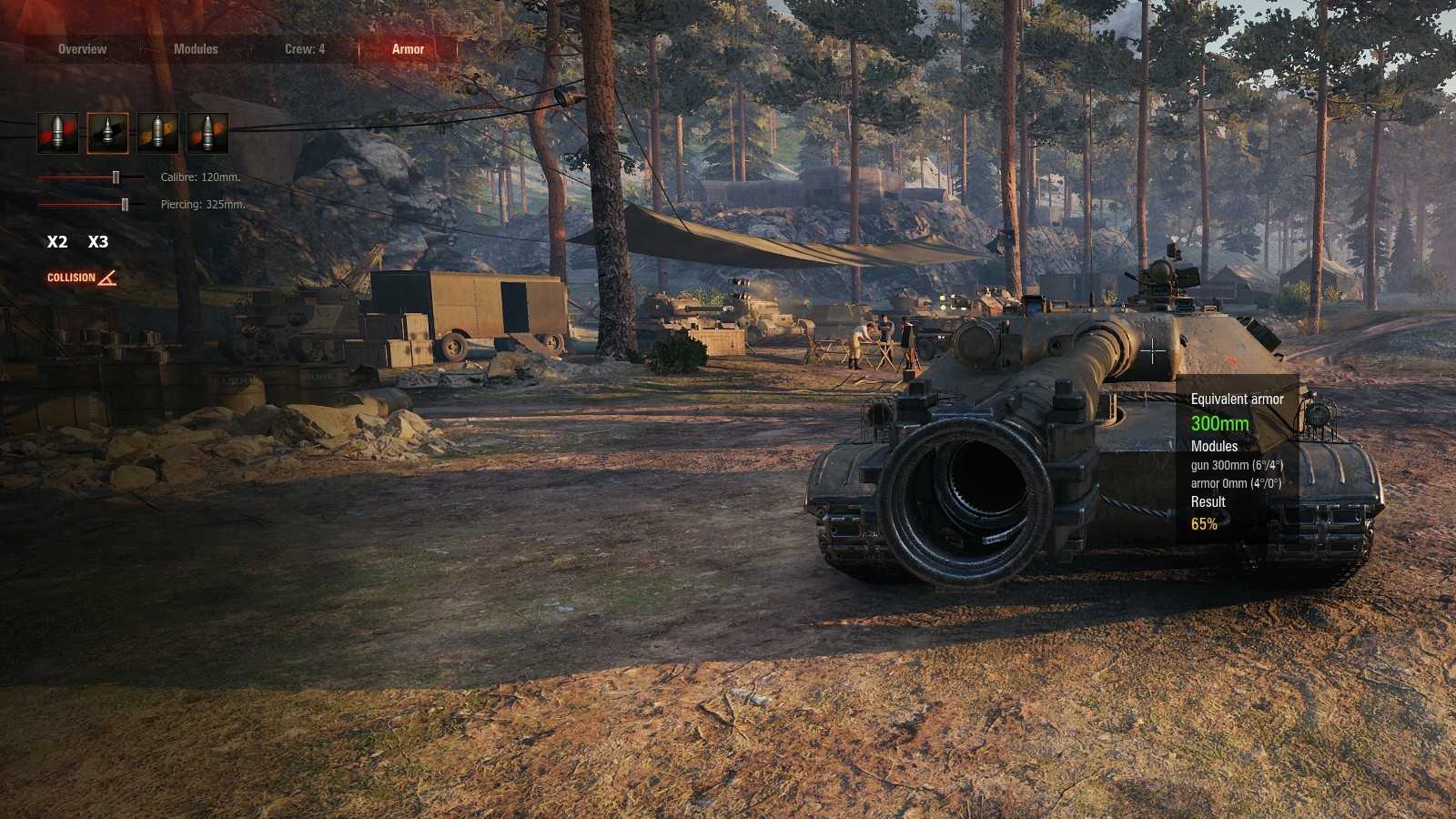The height and width of the screenshot is (819, 1456).
Task: Open the Modules tab
Action: [x=197, y=49]
